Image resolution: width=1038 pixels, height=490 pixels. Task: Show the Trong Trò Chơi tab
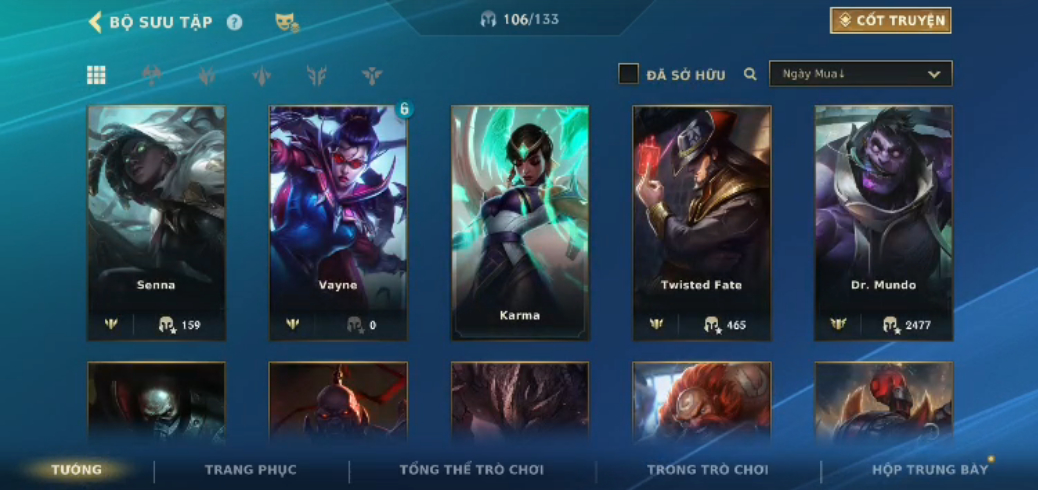click(x=708, y=470)
